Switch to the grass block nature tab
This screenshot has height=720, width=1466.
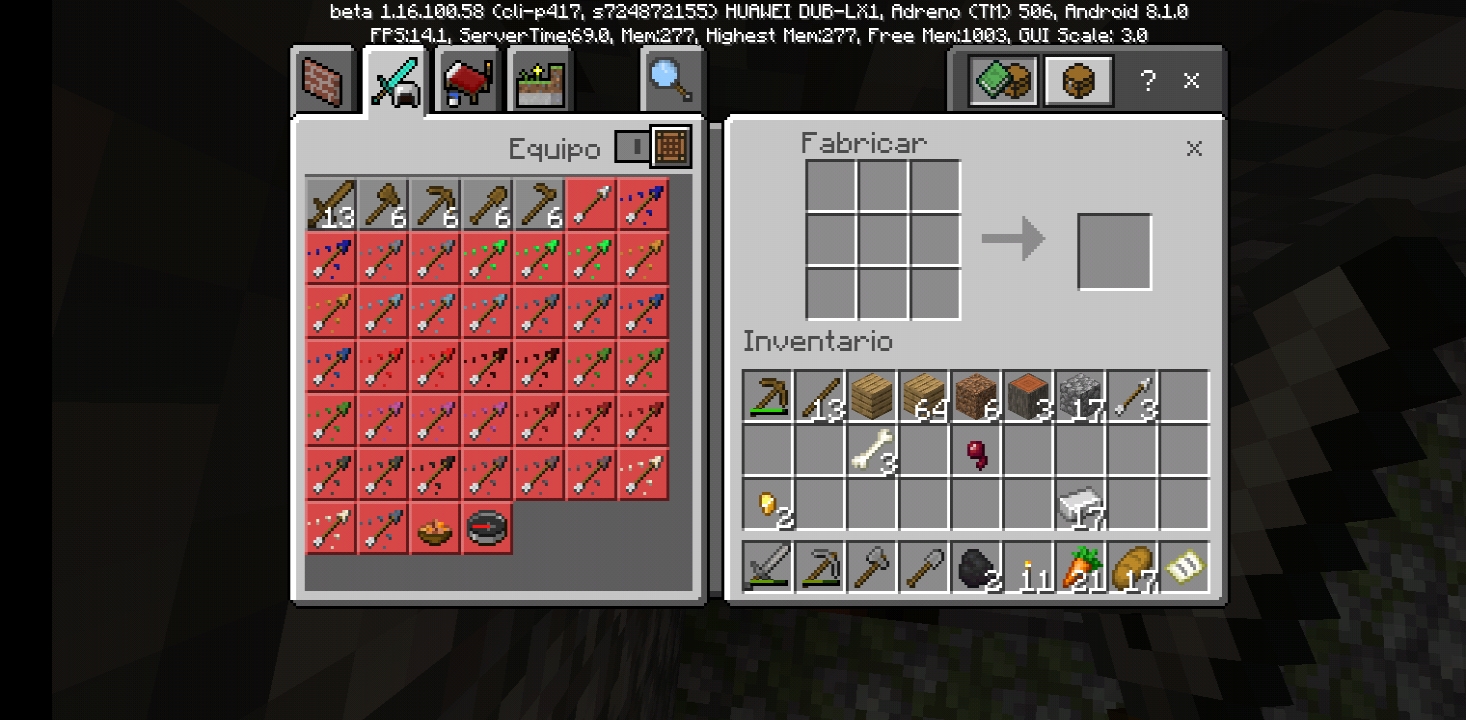[x=540, y=82]
